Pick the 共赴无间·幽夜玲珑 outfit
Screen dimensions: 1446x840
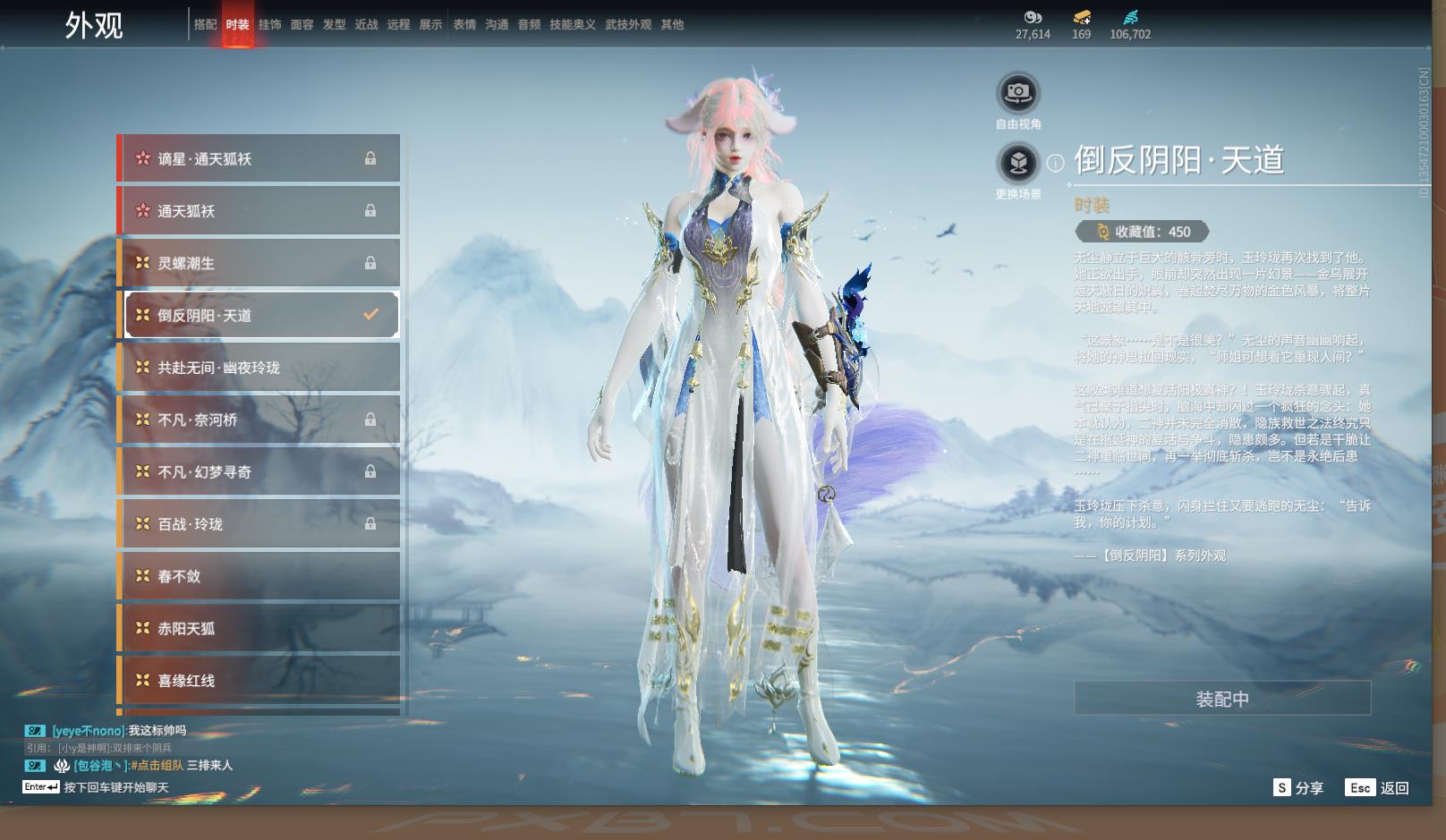click(x=259, y=368)
